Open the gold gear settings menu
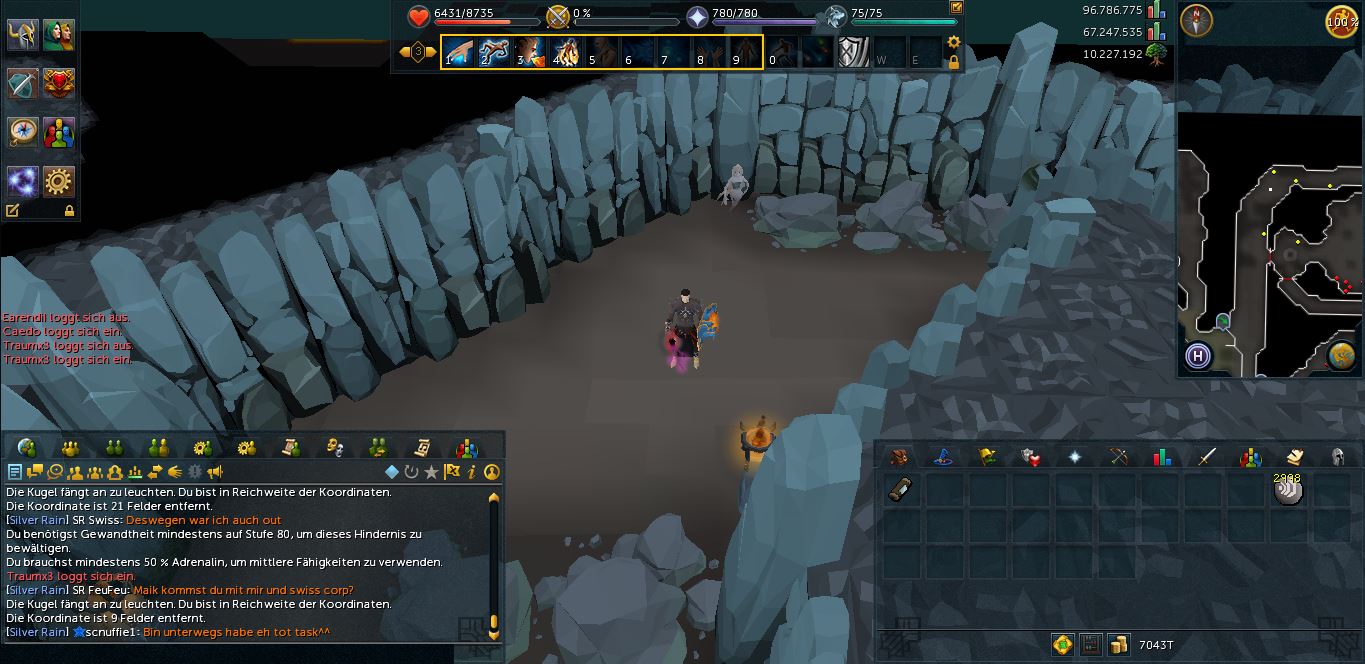This screenshot has height=664, width=1365. [x=59, y=181]
